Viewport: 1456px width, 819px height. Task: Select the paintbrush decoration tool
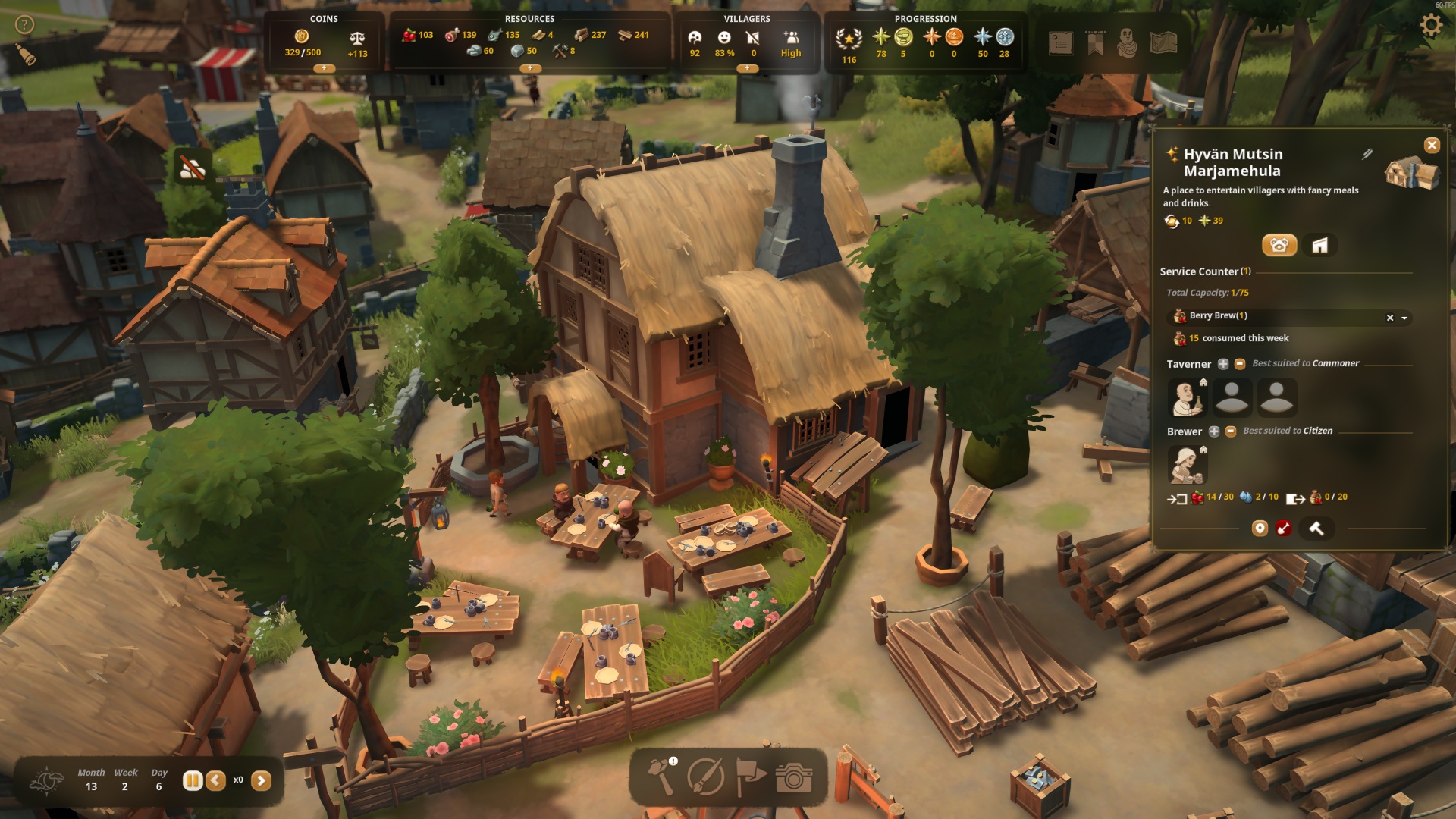tap(705, 777)
